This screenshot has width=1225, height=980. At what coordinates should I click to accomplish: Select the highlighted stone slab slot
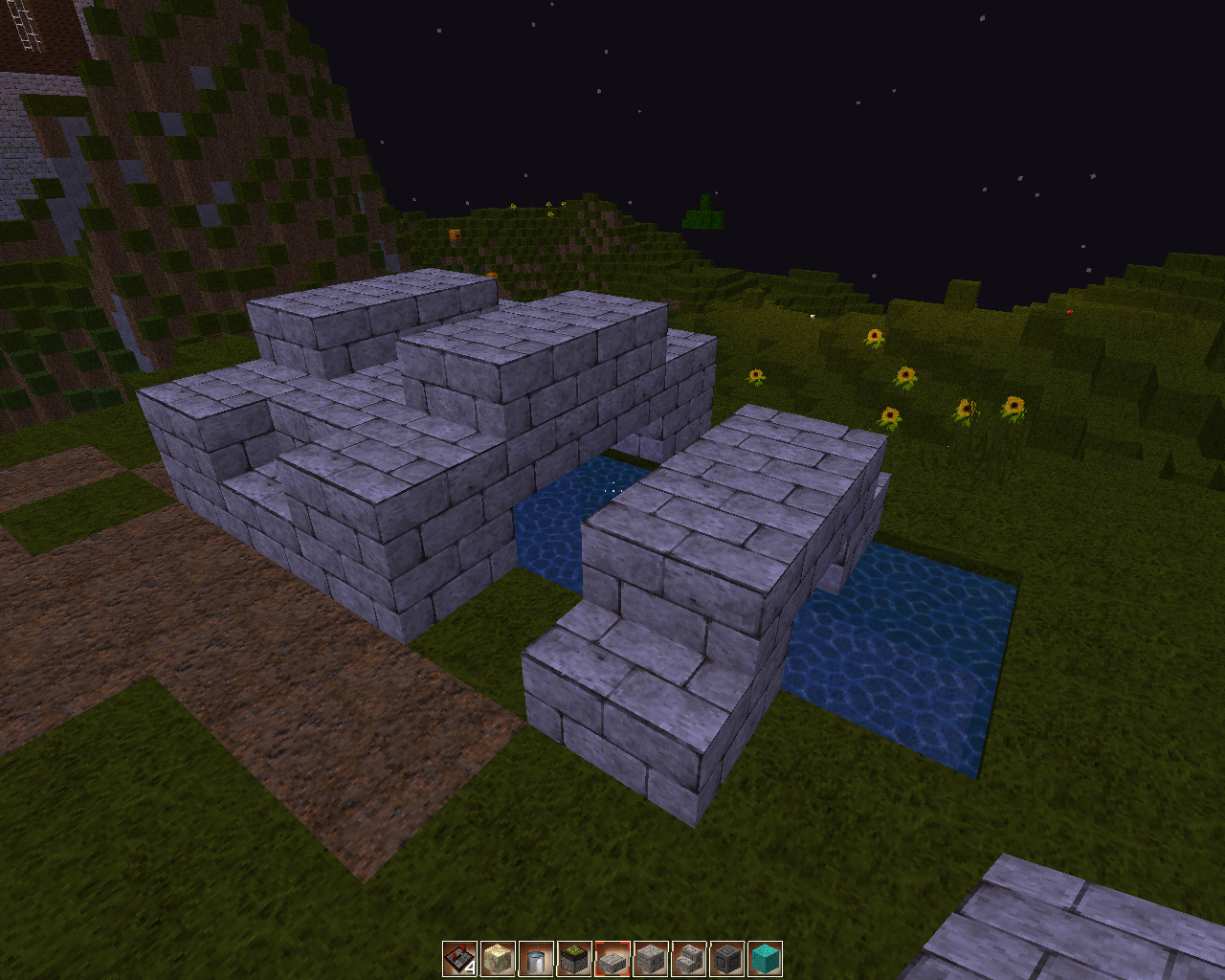612,958
